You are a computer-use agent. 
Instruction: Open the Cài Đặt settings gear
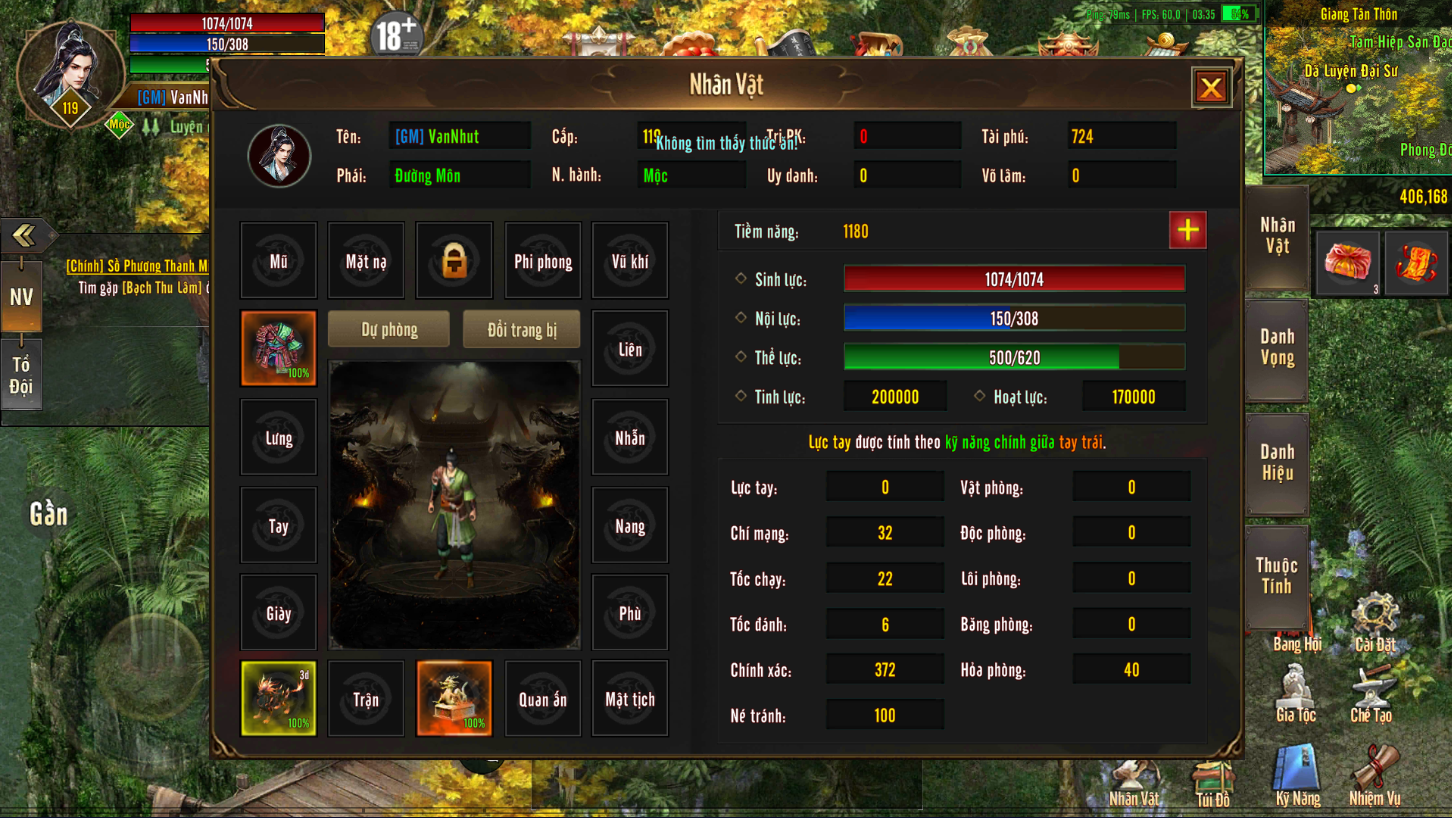coord(1375,622)
